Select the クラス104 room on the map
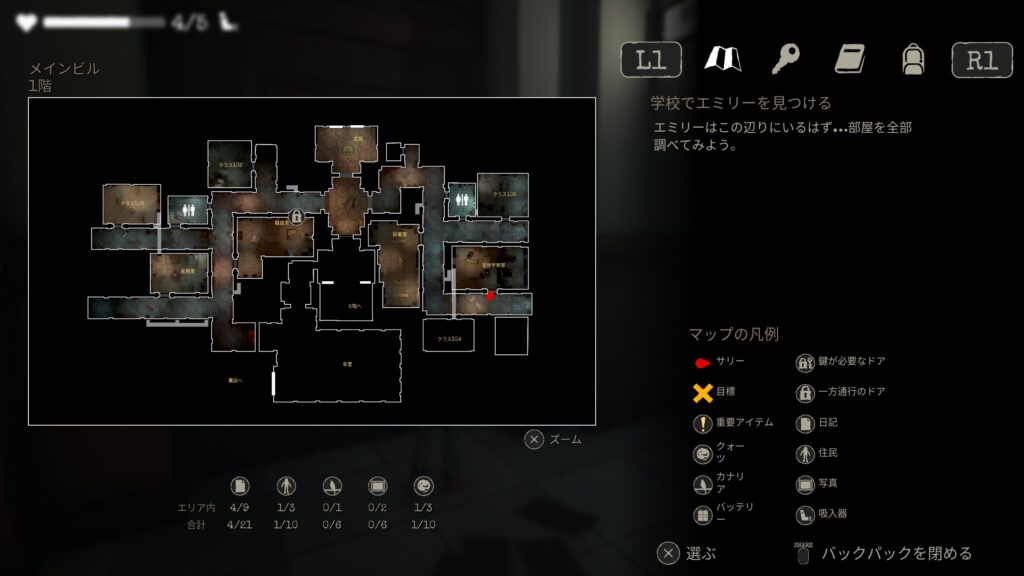 click(448, 339)
